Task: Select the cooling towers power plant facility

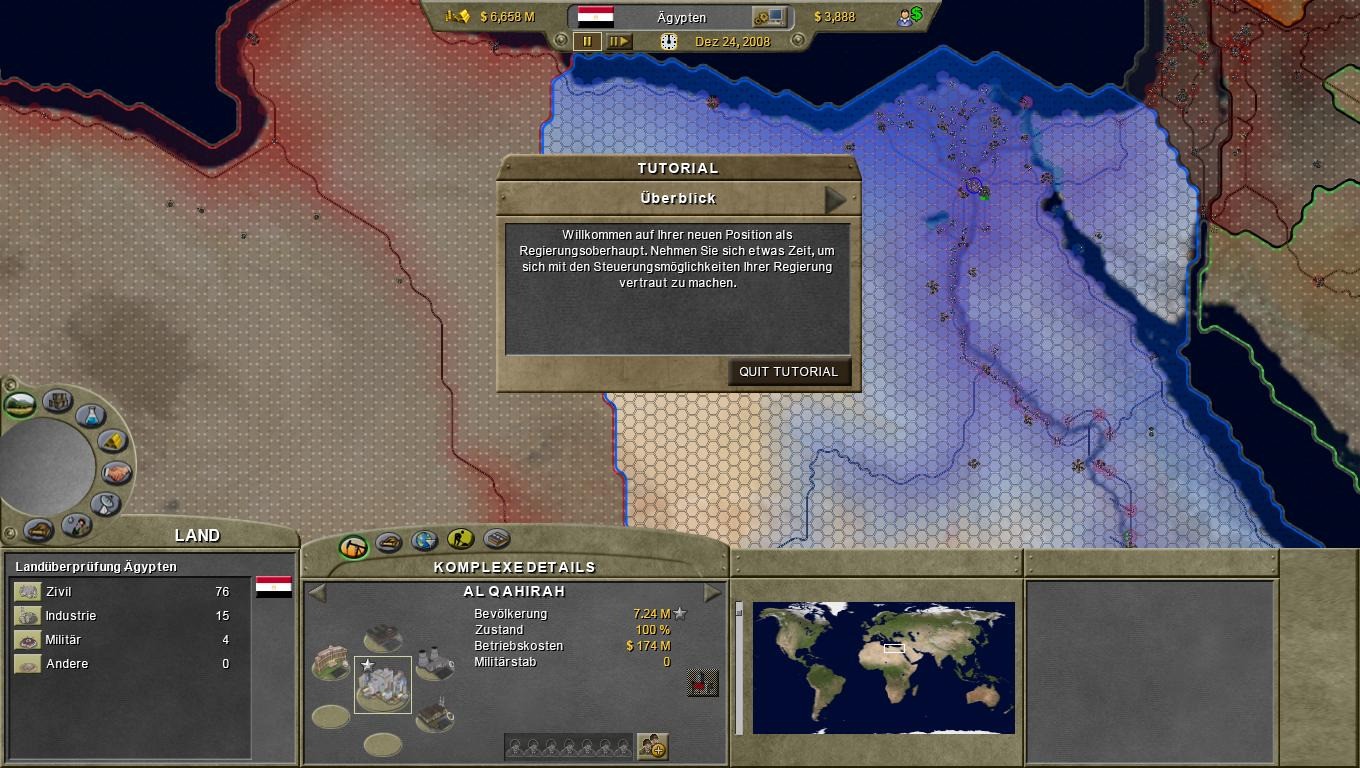Action: click(x=432, y=663)
